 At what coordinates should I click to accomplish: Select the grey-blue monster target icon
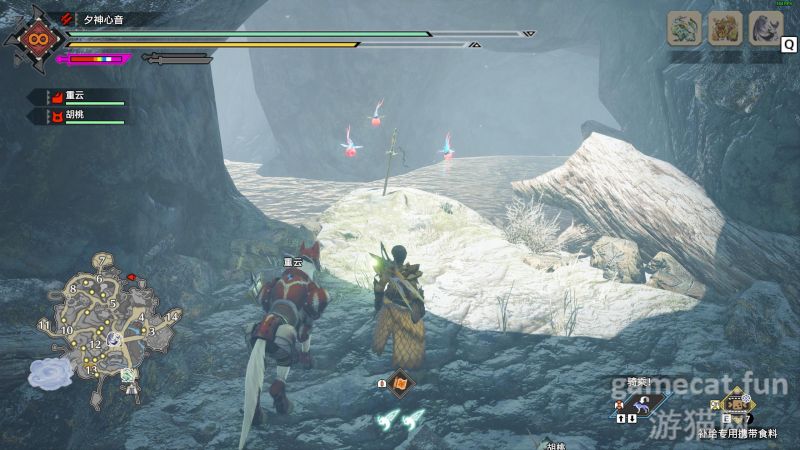click(766, 28)
